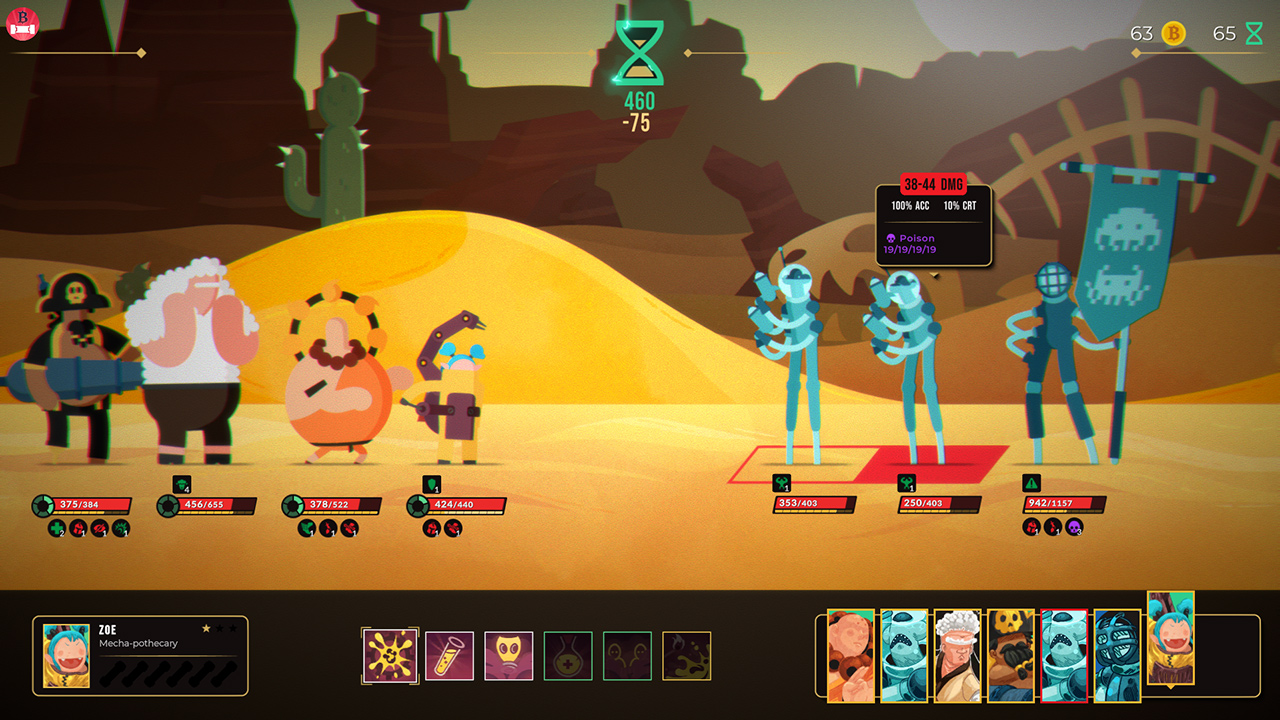Select the poison splat ability
This screenshot has height=720, width=1280.
pos(390,655)
